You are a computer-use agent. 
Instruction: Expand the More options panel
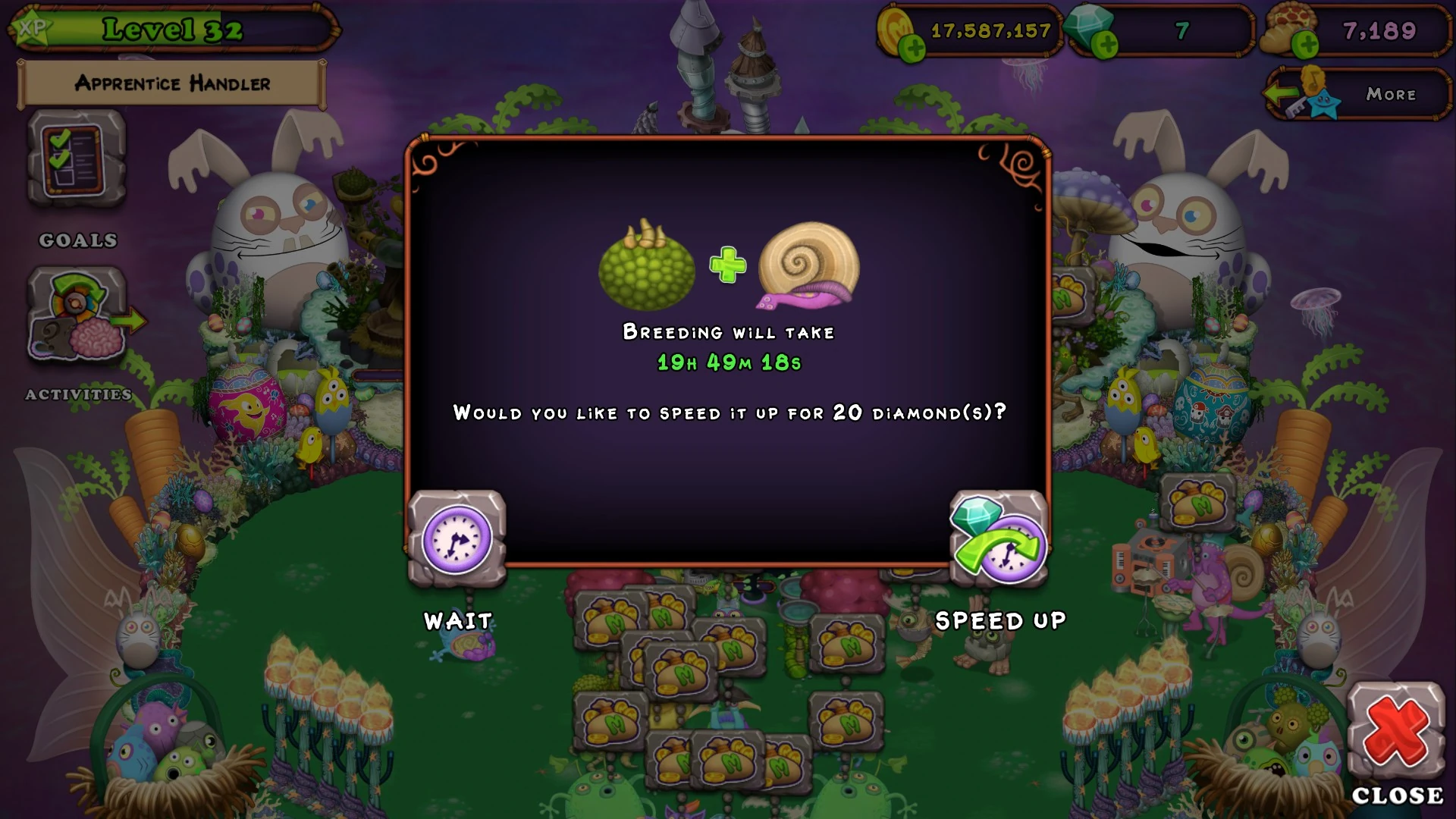coord(1390,94)
